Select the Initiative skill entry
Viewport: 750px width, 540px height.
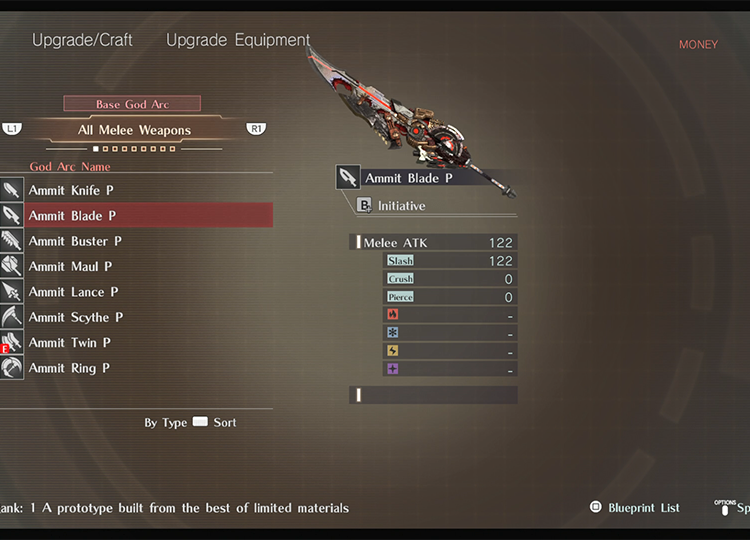click(x=401, y=206)
